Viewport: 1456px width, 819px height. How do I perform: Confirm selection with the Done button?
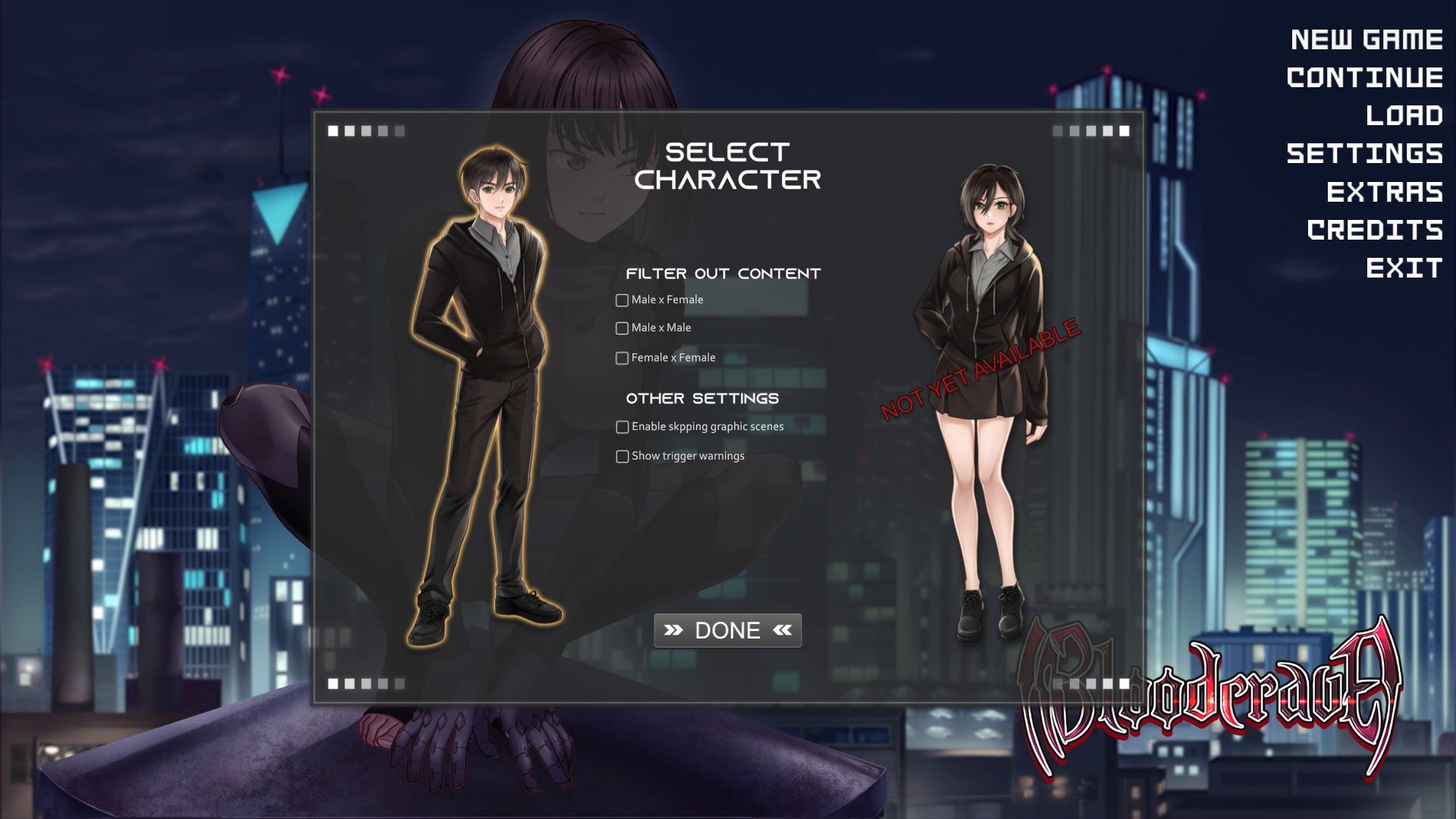(x=727, y=630)
